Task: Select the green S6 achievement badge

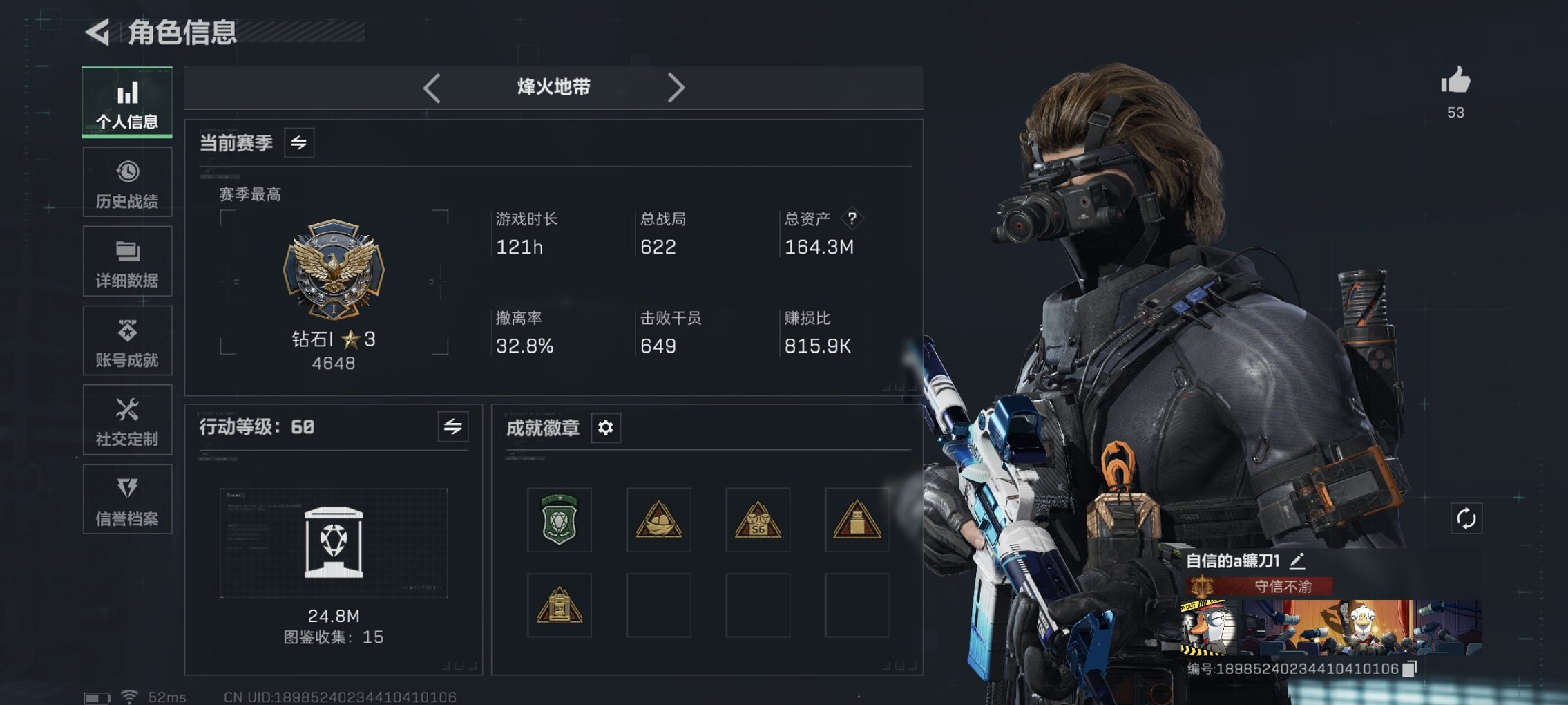Action: [x=560, y=520]
